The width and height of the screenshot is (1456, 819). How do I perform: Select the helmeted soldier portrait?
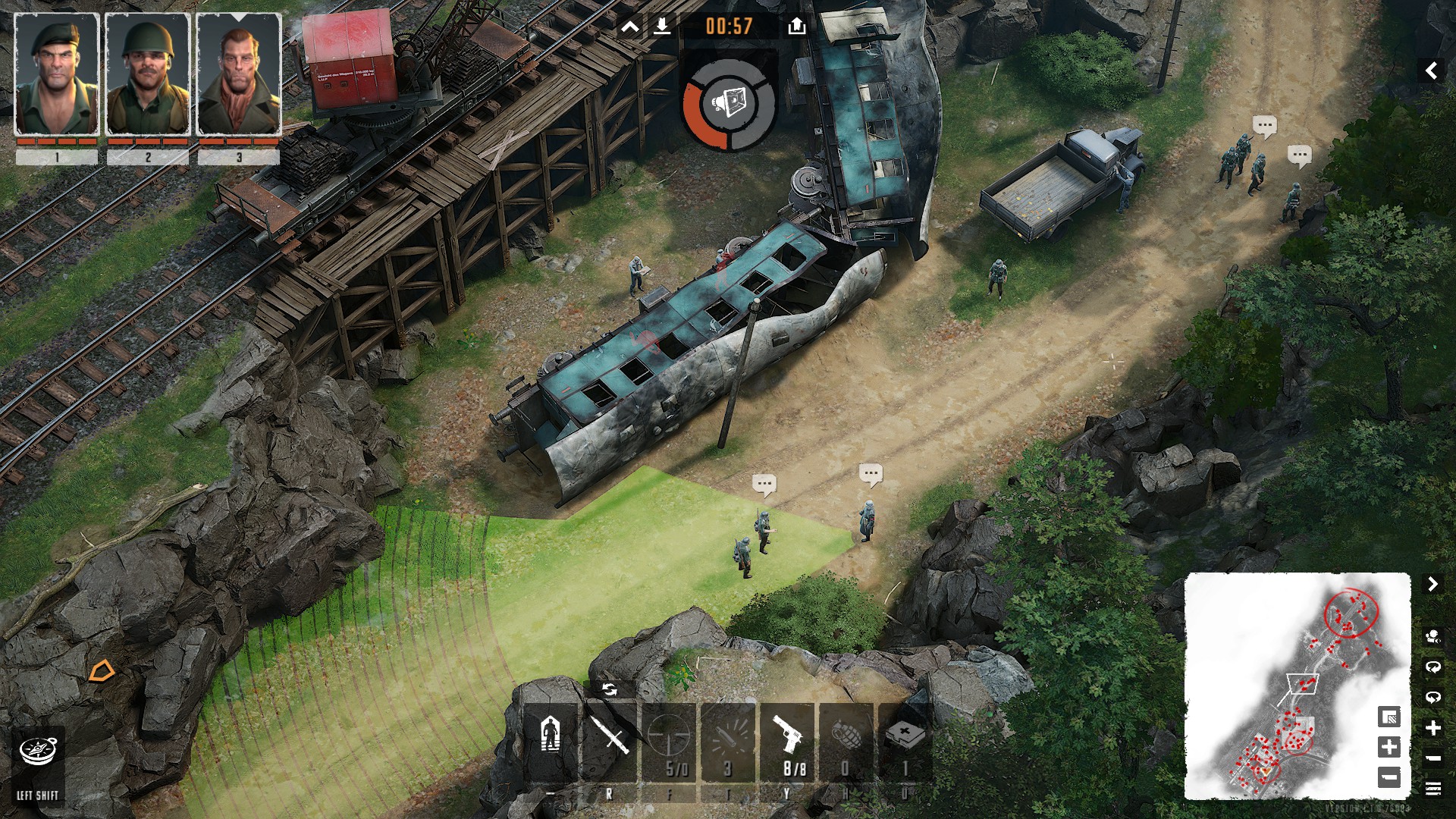coord(148,74)
